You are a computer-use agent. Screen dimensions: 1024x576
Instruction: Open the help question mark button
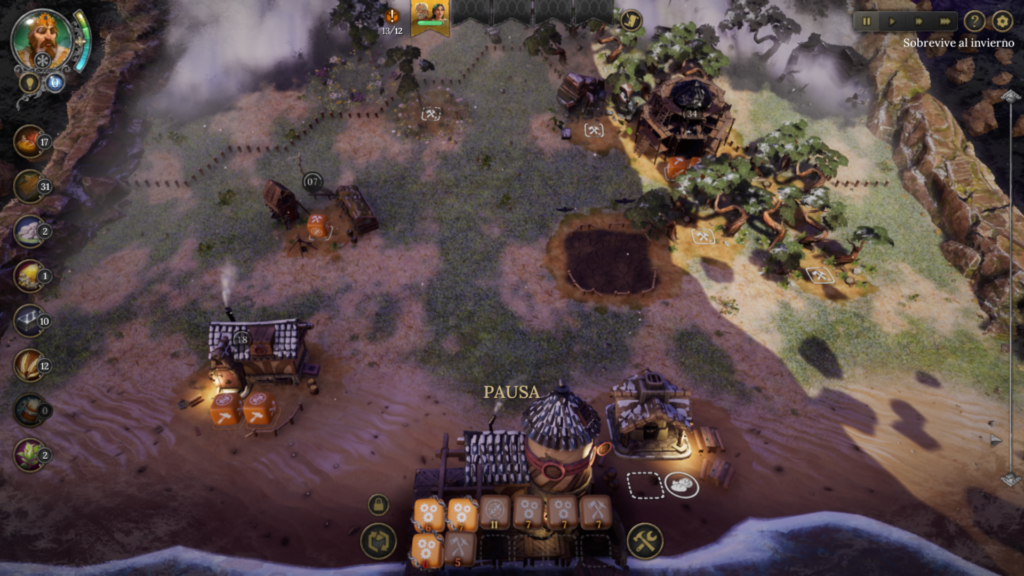[974, 21]
